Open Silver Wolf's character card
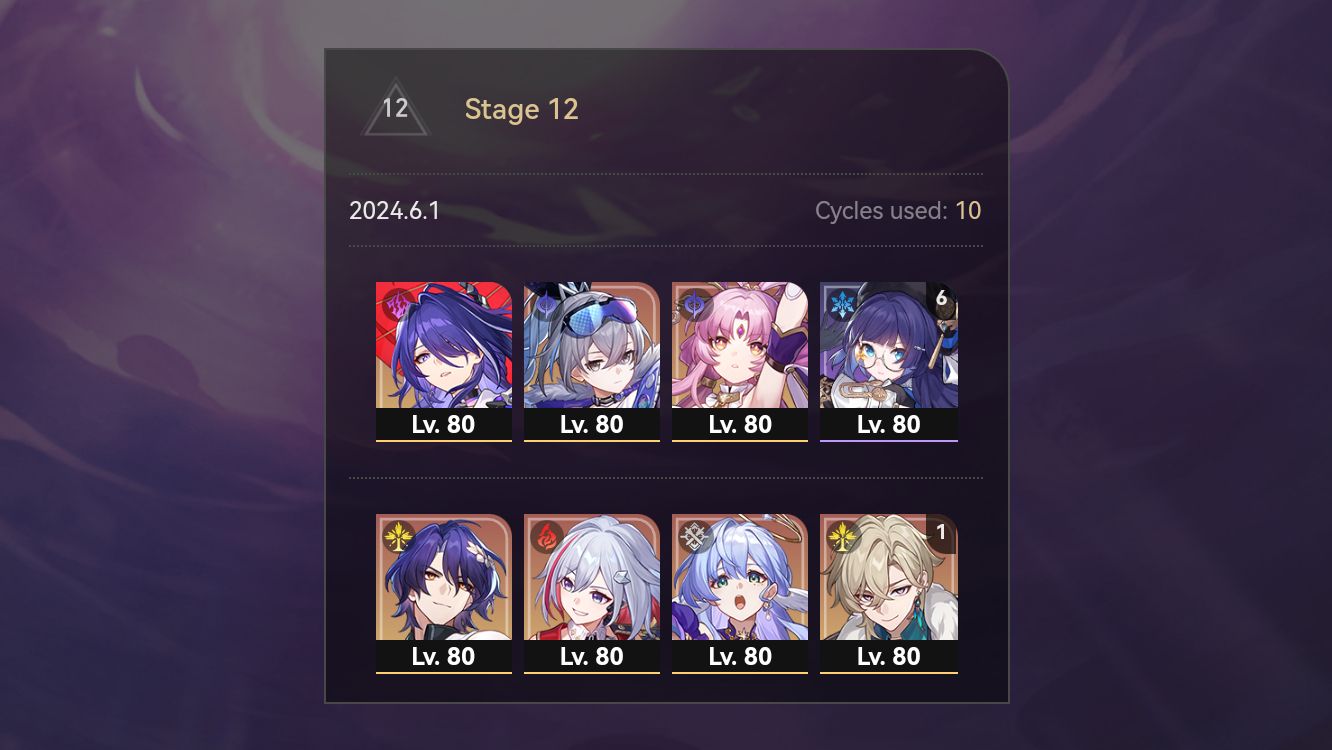 tap(592, 350)
